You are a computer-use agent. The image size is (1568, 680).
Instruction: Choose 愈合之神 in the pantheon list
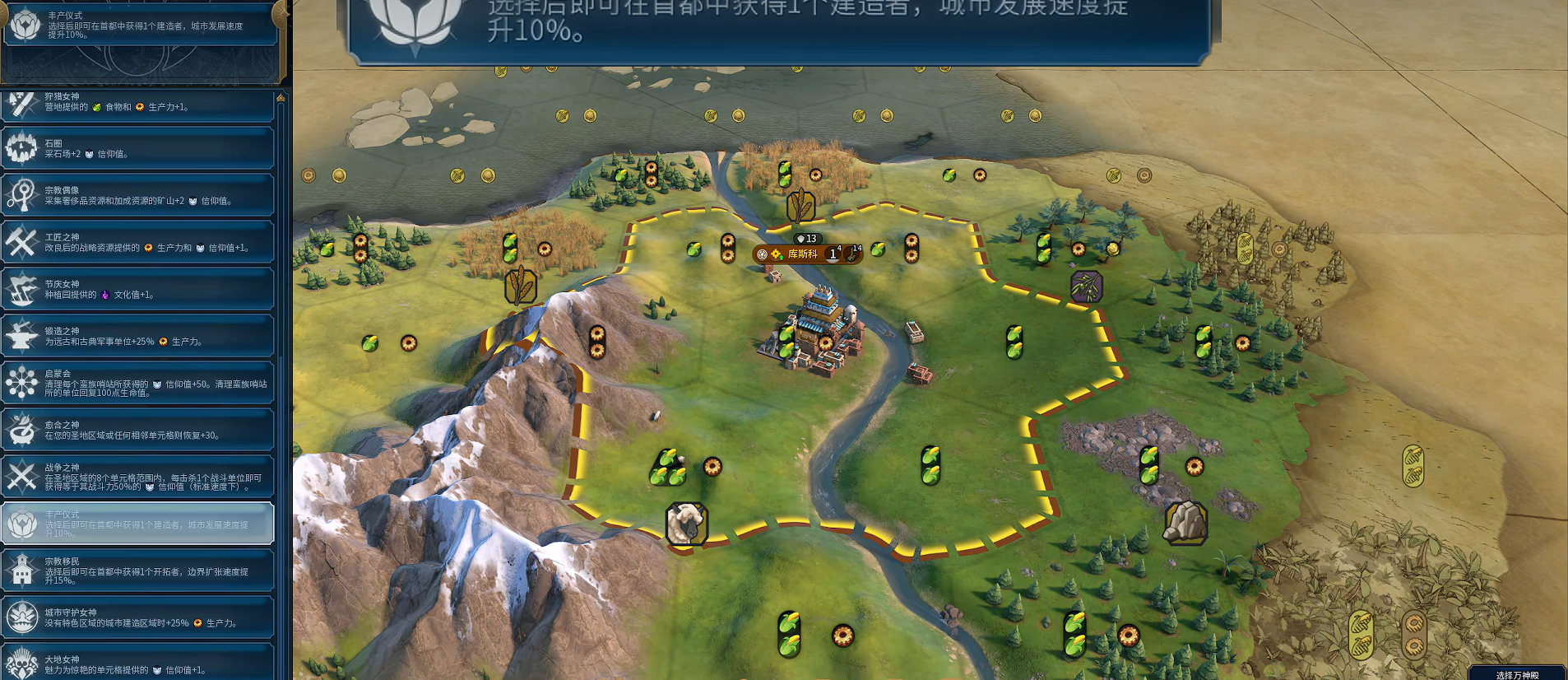pos(138,431)
